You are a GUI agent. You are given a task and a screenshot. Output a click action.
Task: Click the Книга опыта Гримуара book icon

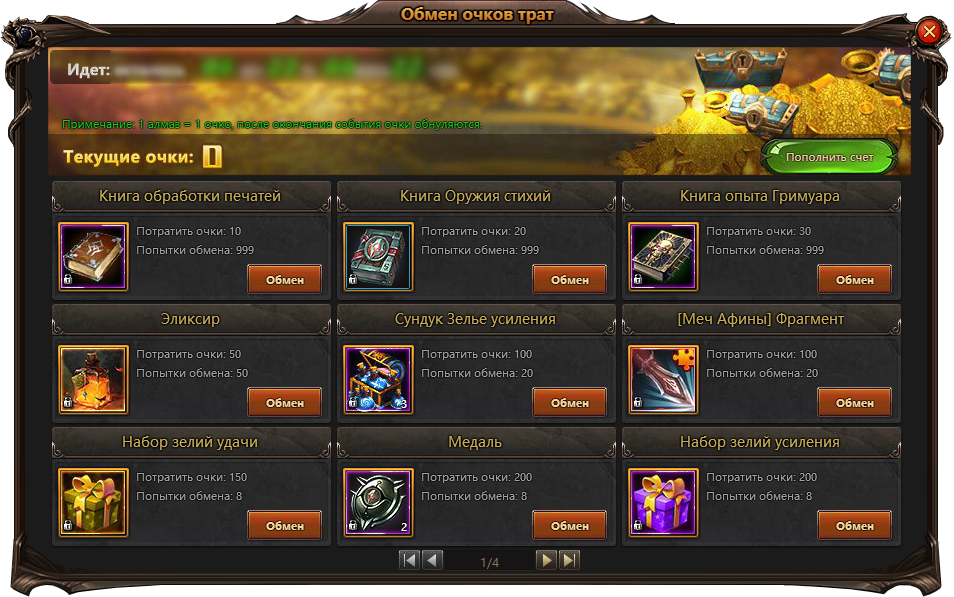tap(663, 256)
